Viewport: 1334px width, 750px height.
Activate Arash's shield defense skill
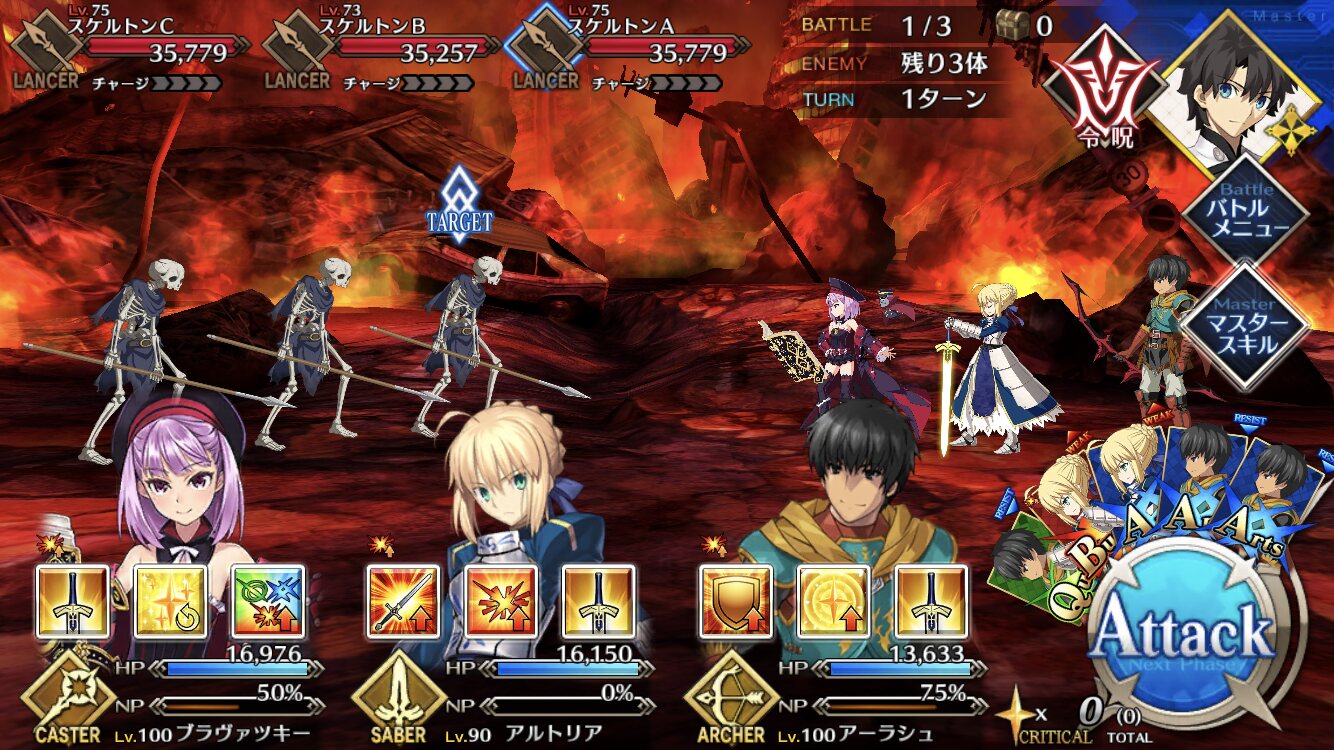click(735, 602)
